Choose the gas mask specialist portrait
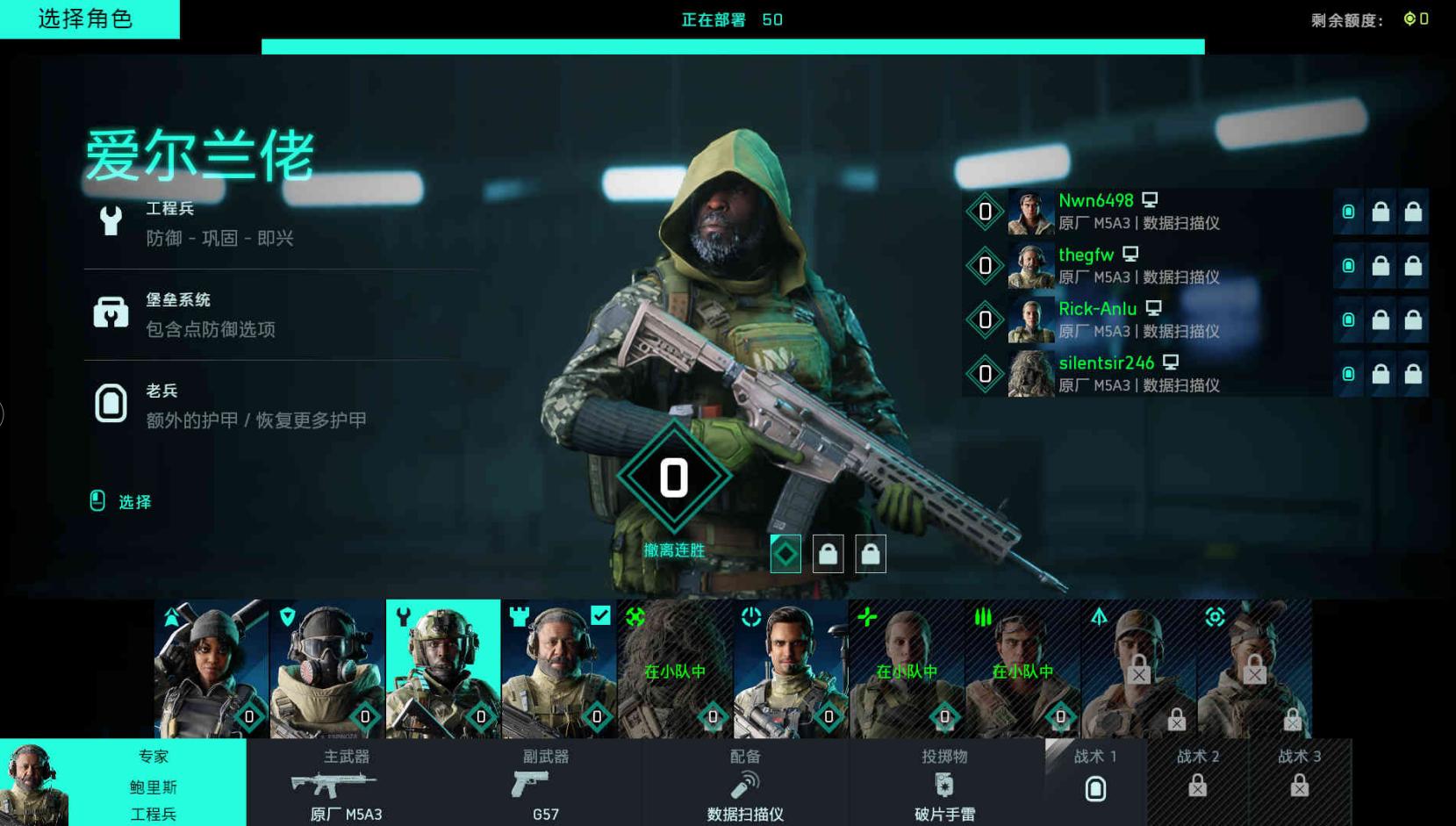 point(327,669)
